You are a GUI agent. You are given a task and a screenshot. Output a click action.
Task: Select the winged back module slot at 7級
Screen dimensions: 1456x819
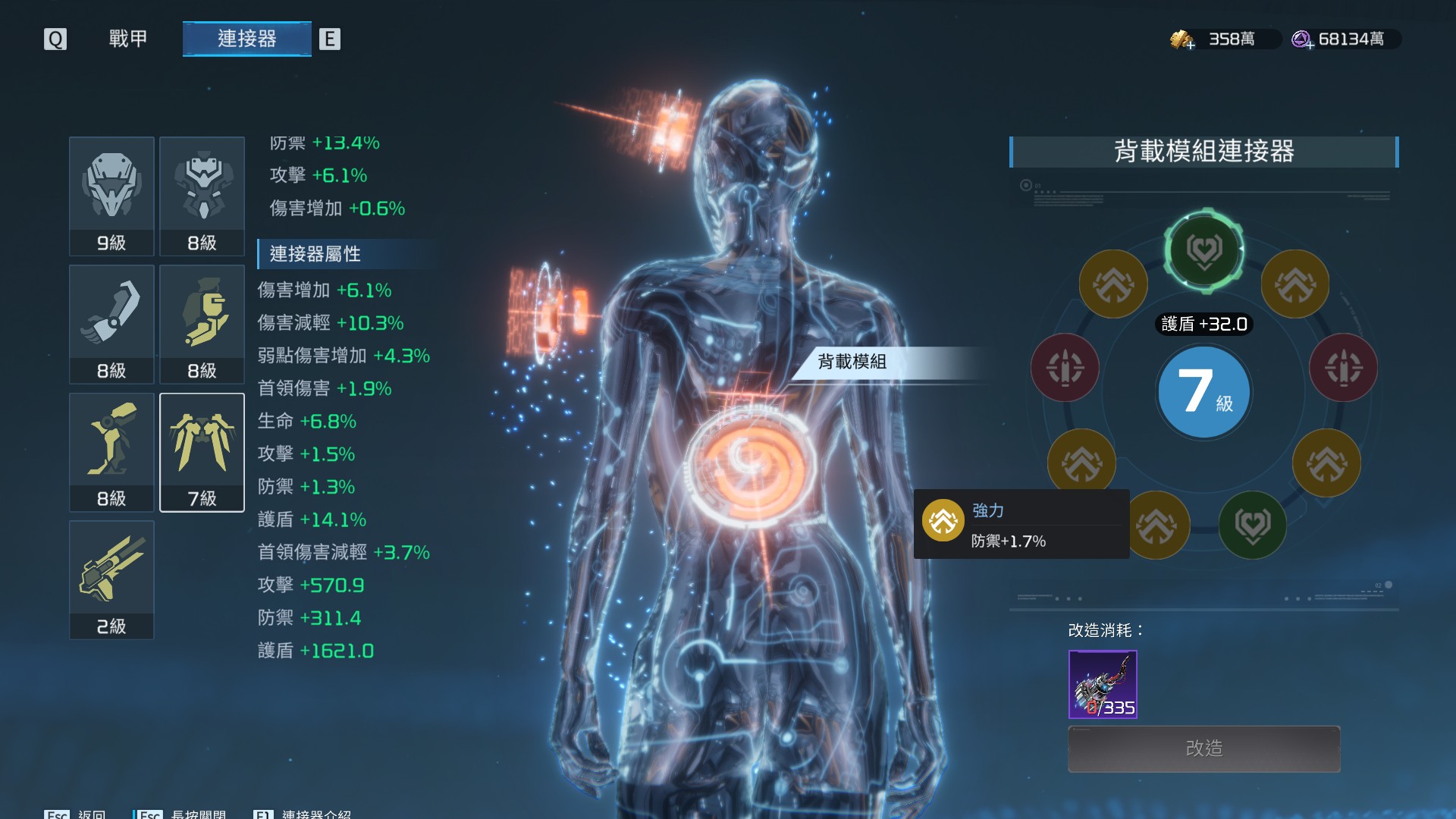pos(202,452)
